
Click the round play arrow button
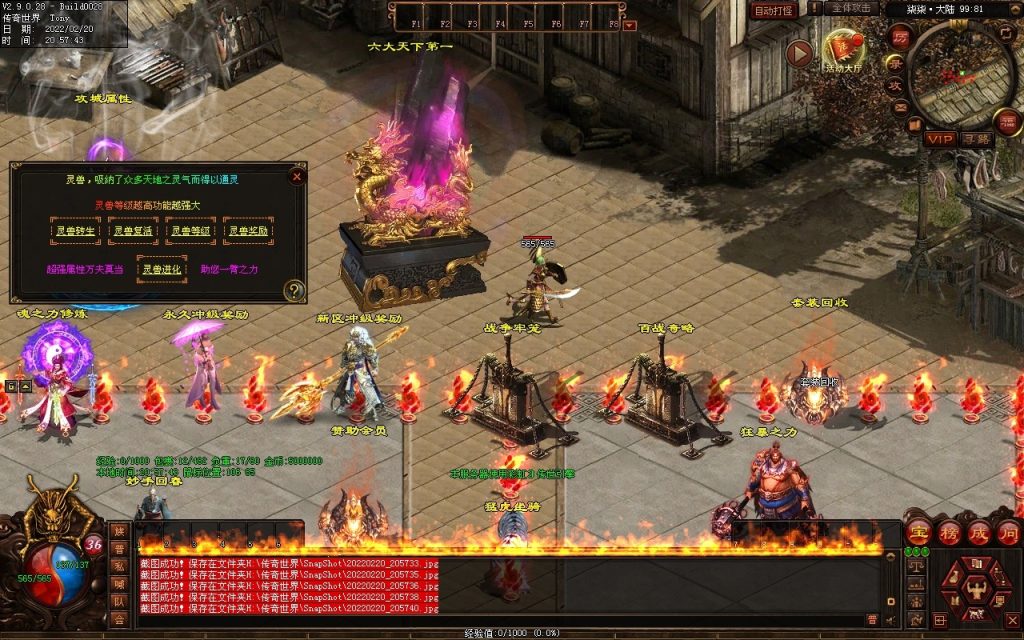799,53
